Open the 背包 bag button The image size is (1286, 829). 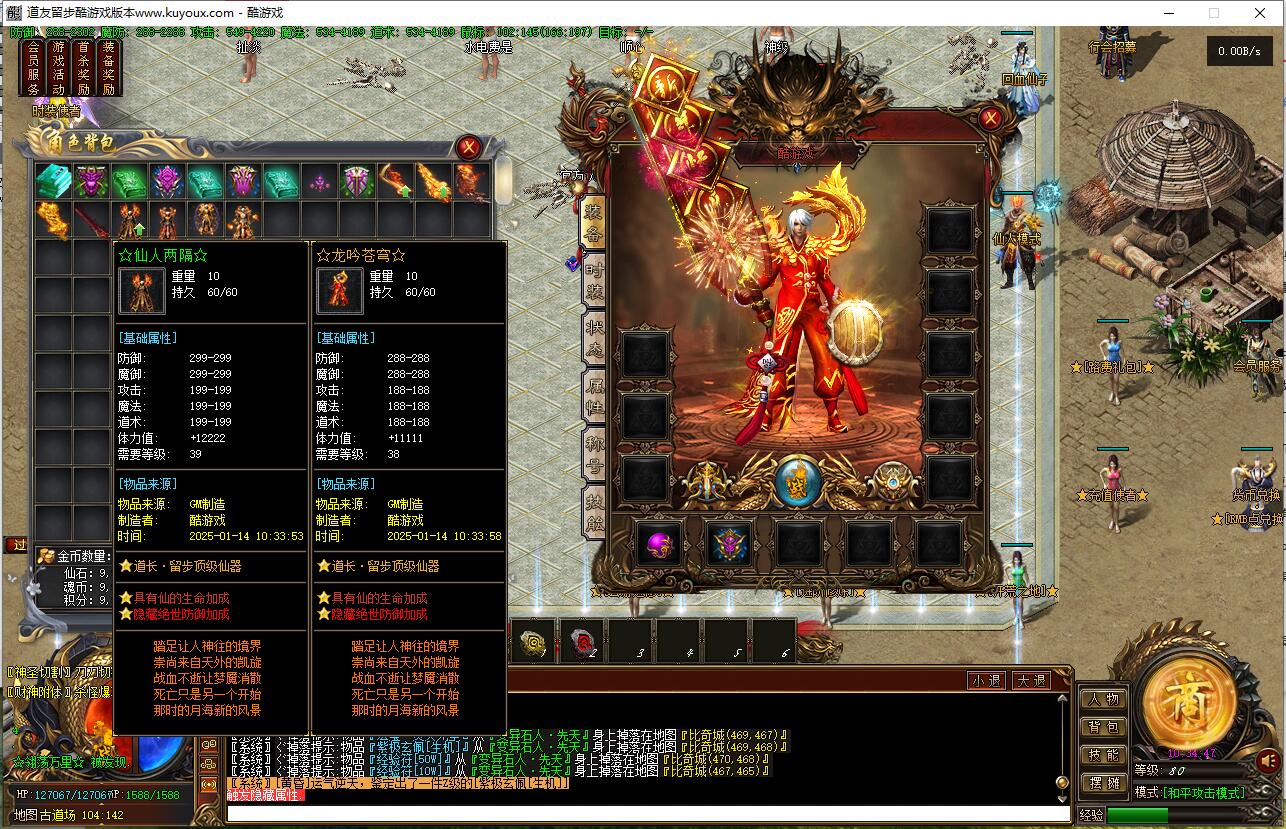tap(1103, 727)
